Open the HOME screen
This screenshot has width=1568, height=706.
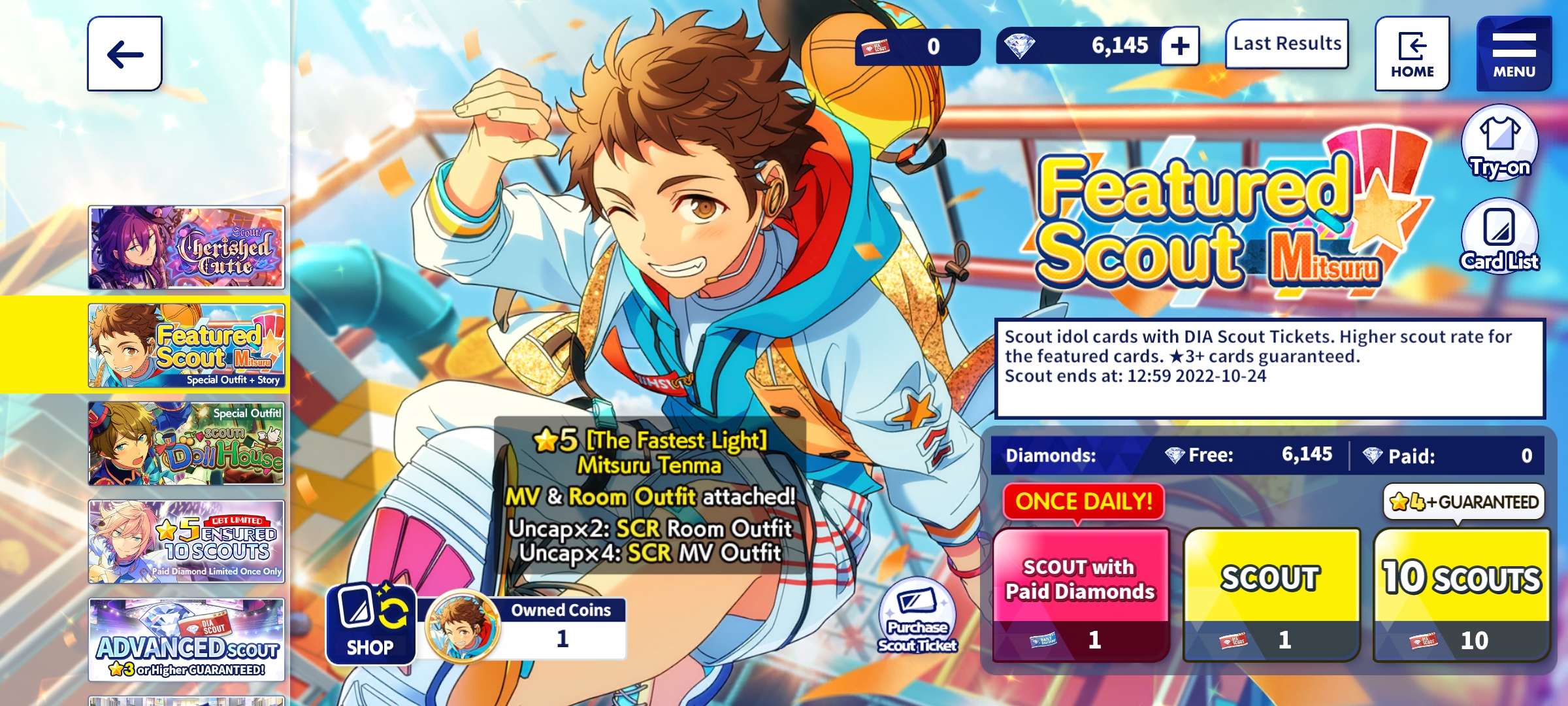[1412, 54]
